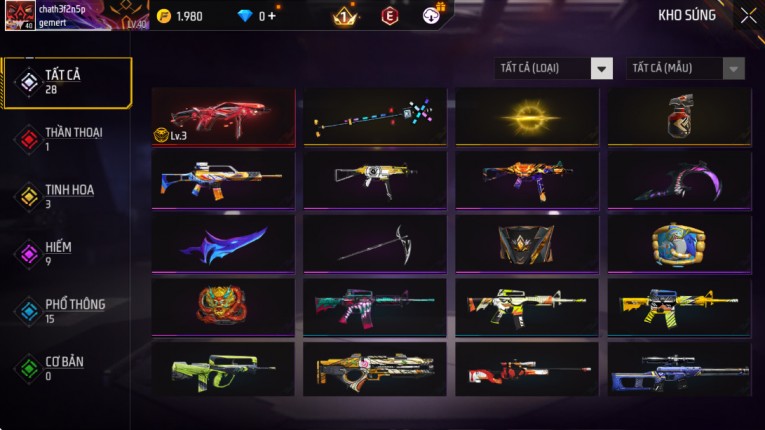
Task: Show the Hiếm rarity weapons
Action: 60,254
